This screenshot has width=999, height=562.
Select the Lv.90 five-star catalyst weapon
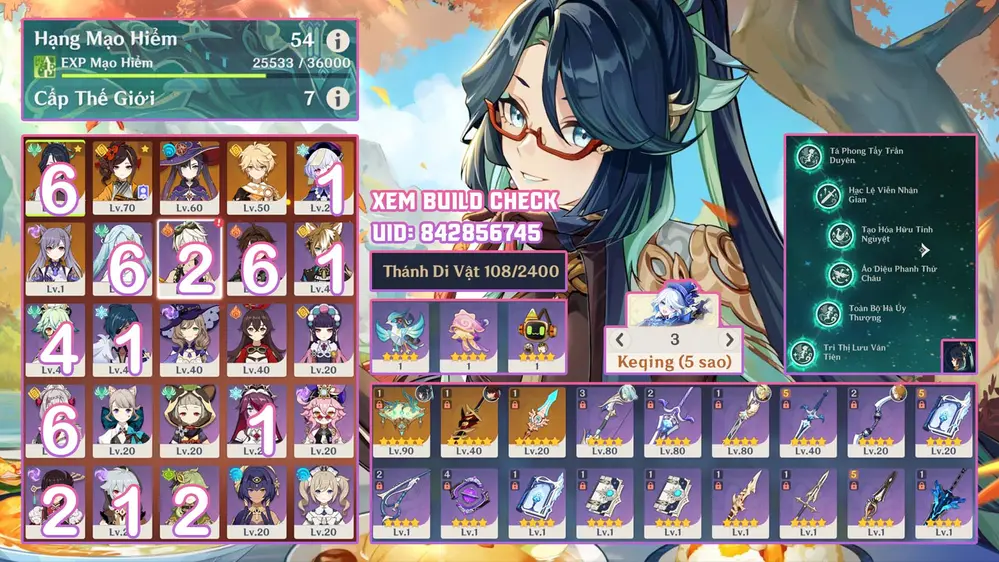coord(402,422)
